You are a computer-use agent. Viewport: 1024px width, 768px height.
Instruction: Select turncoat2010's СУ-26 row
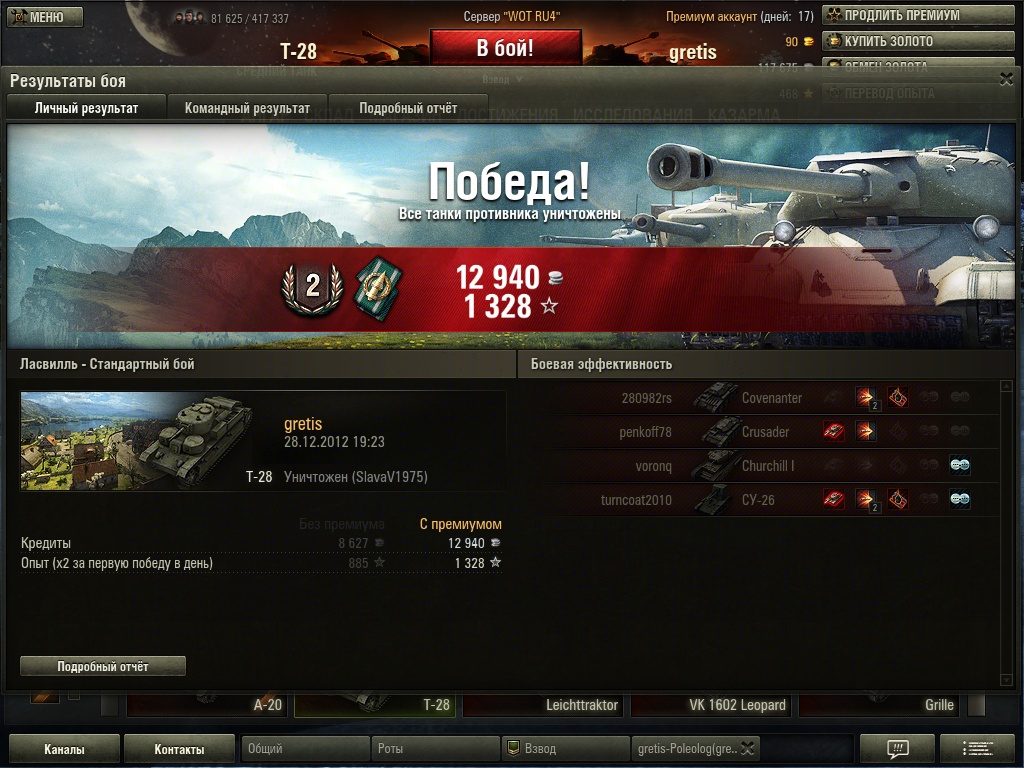pyautogui.click(x=760, y=500)
